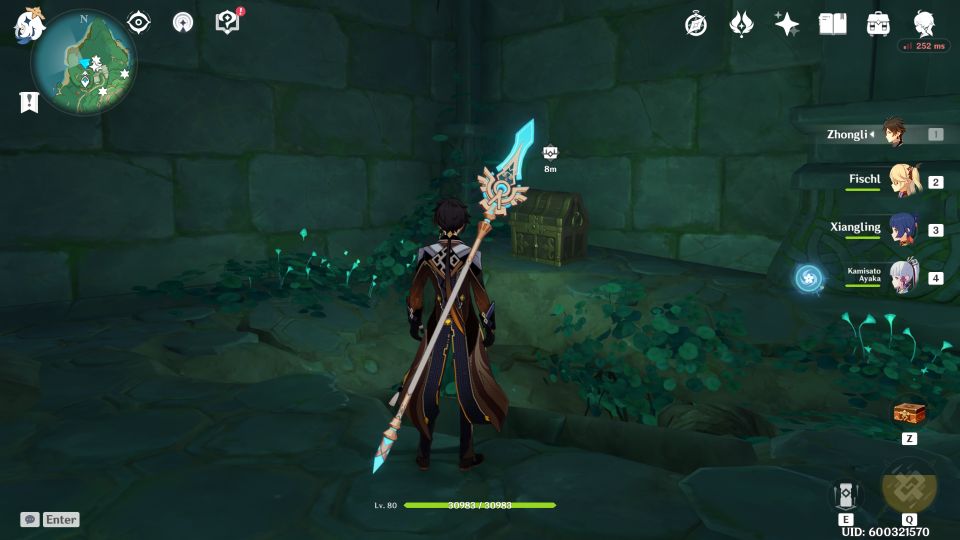Open the quest log bookmark icon
The height and width of the screenshot is (540, 960).
point(29,102)
